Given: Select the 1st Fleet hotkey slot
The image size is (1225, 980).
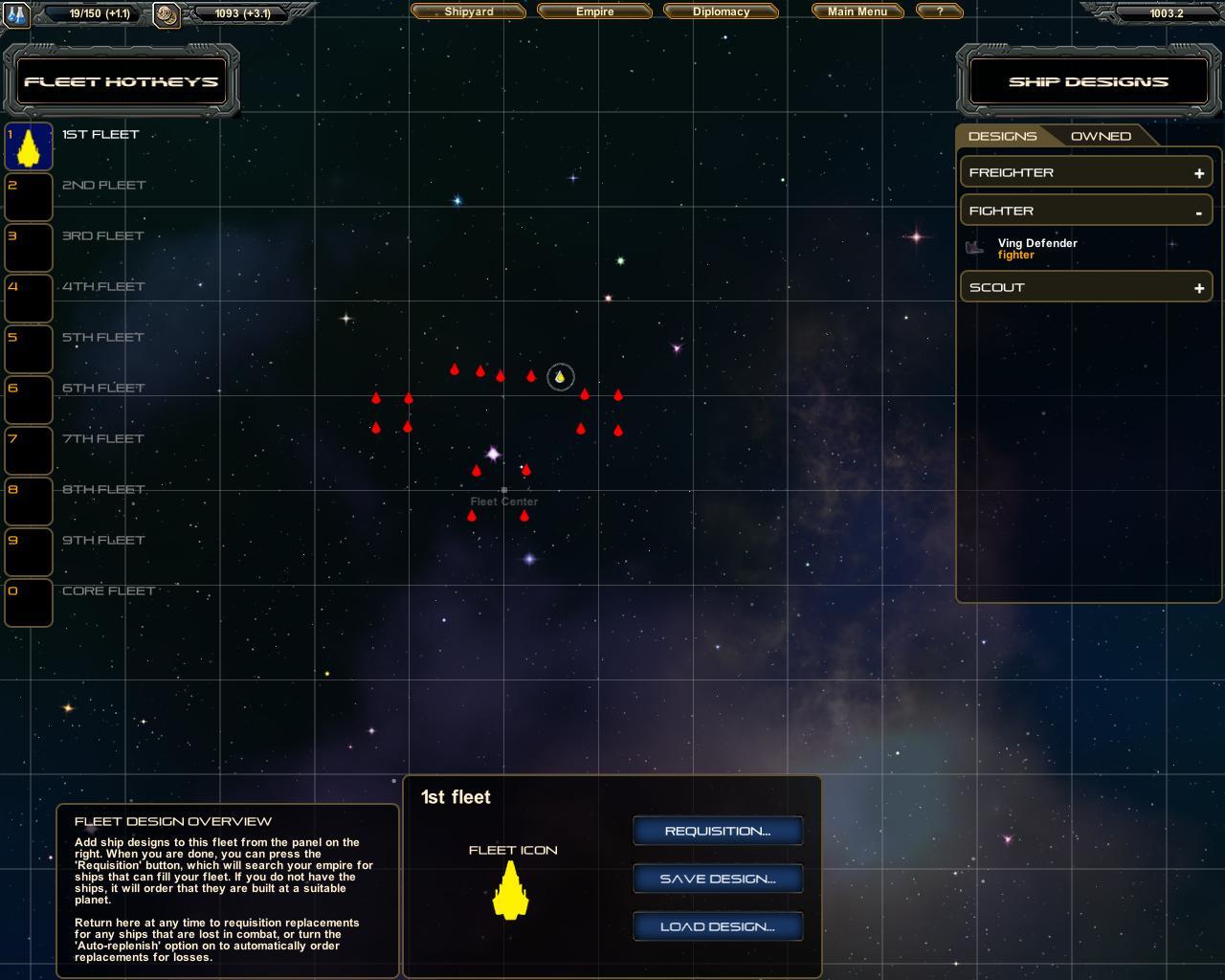Looking at the screenshot, I should pos(29,146).
